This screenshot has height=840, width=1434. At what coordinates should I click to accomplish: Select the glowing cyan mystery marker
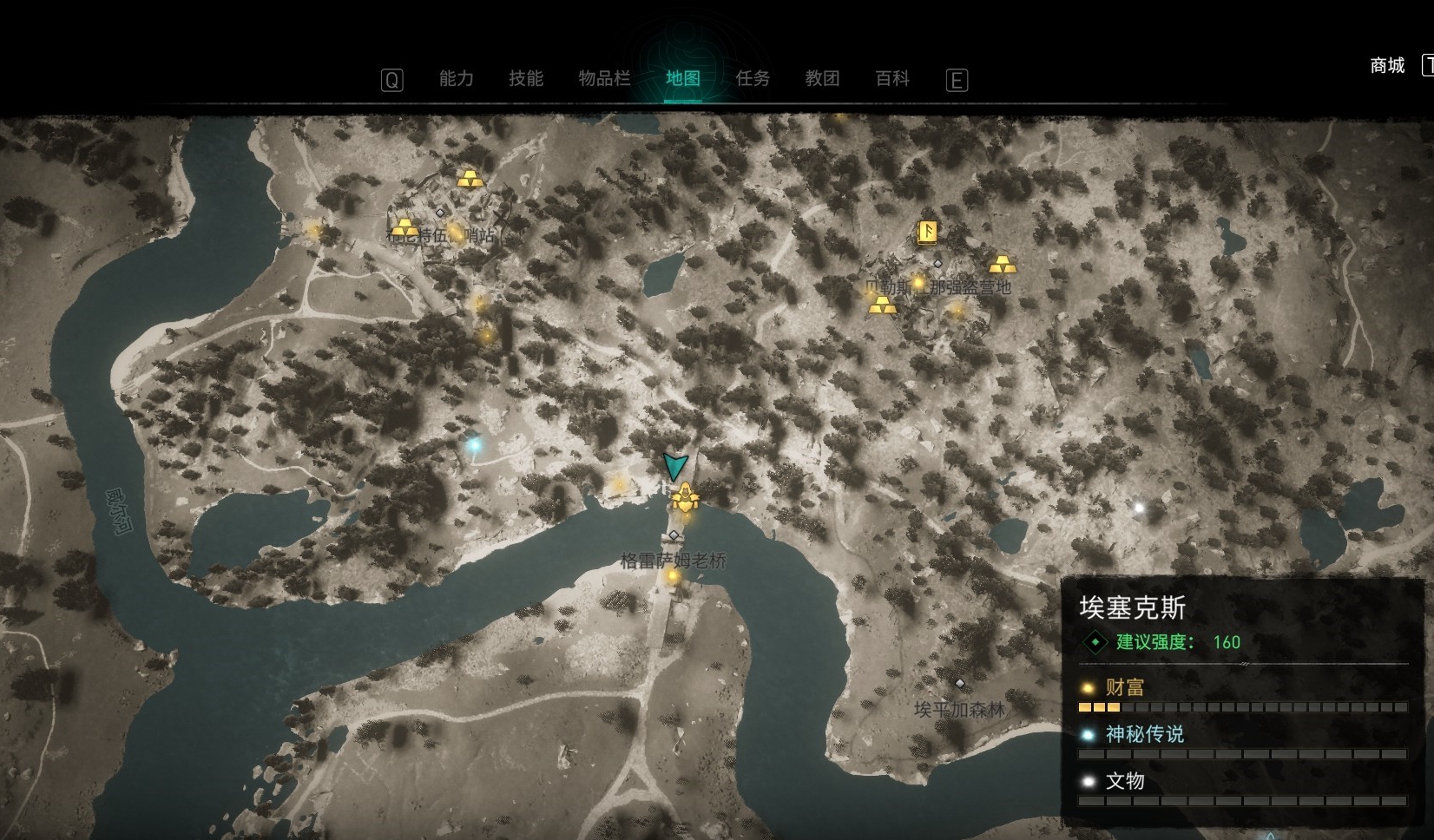coord(474,445)
